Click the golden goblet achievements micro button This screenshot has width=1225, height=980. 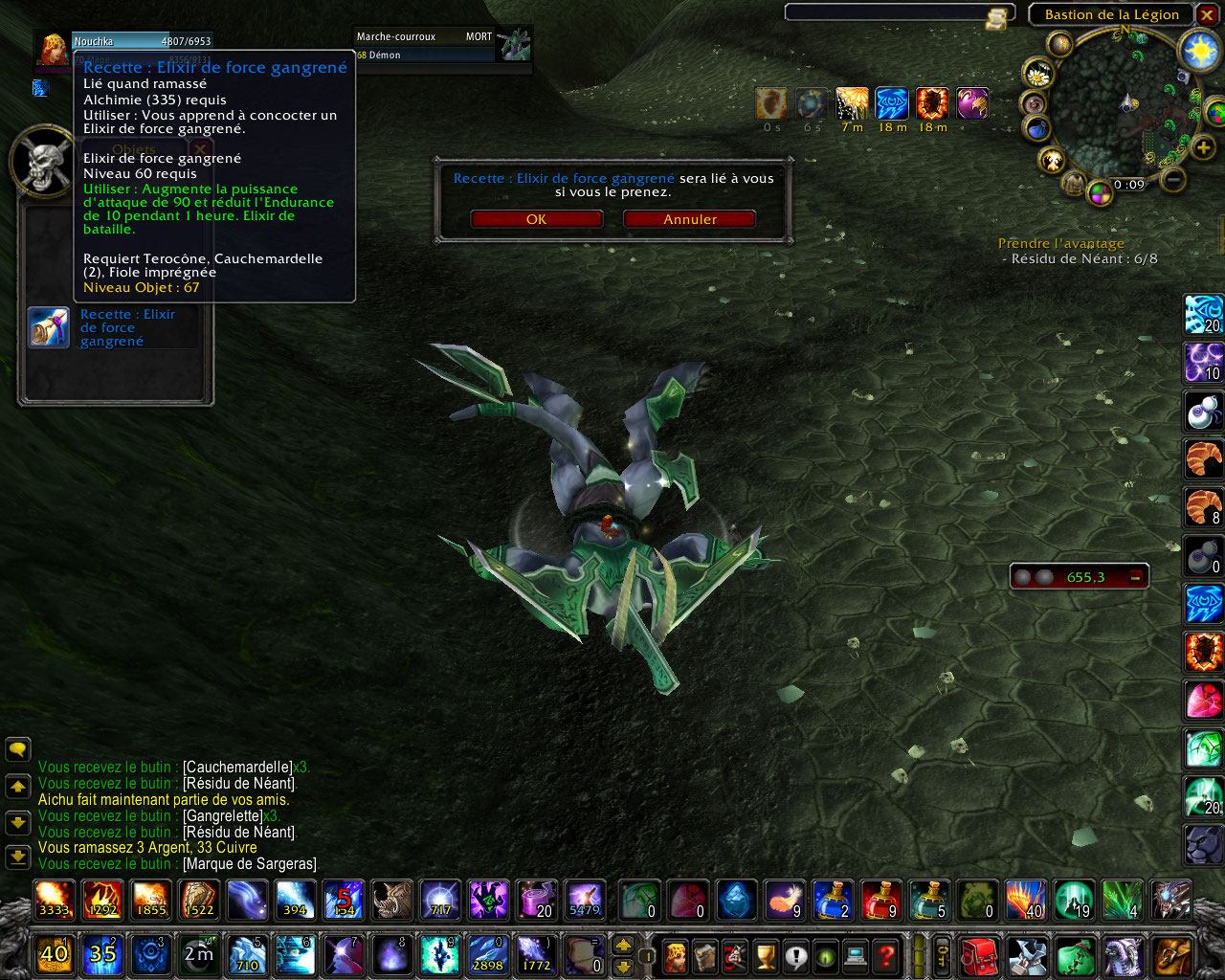[766, 955]
